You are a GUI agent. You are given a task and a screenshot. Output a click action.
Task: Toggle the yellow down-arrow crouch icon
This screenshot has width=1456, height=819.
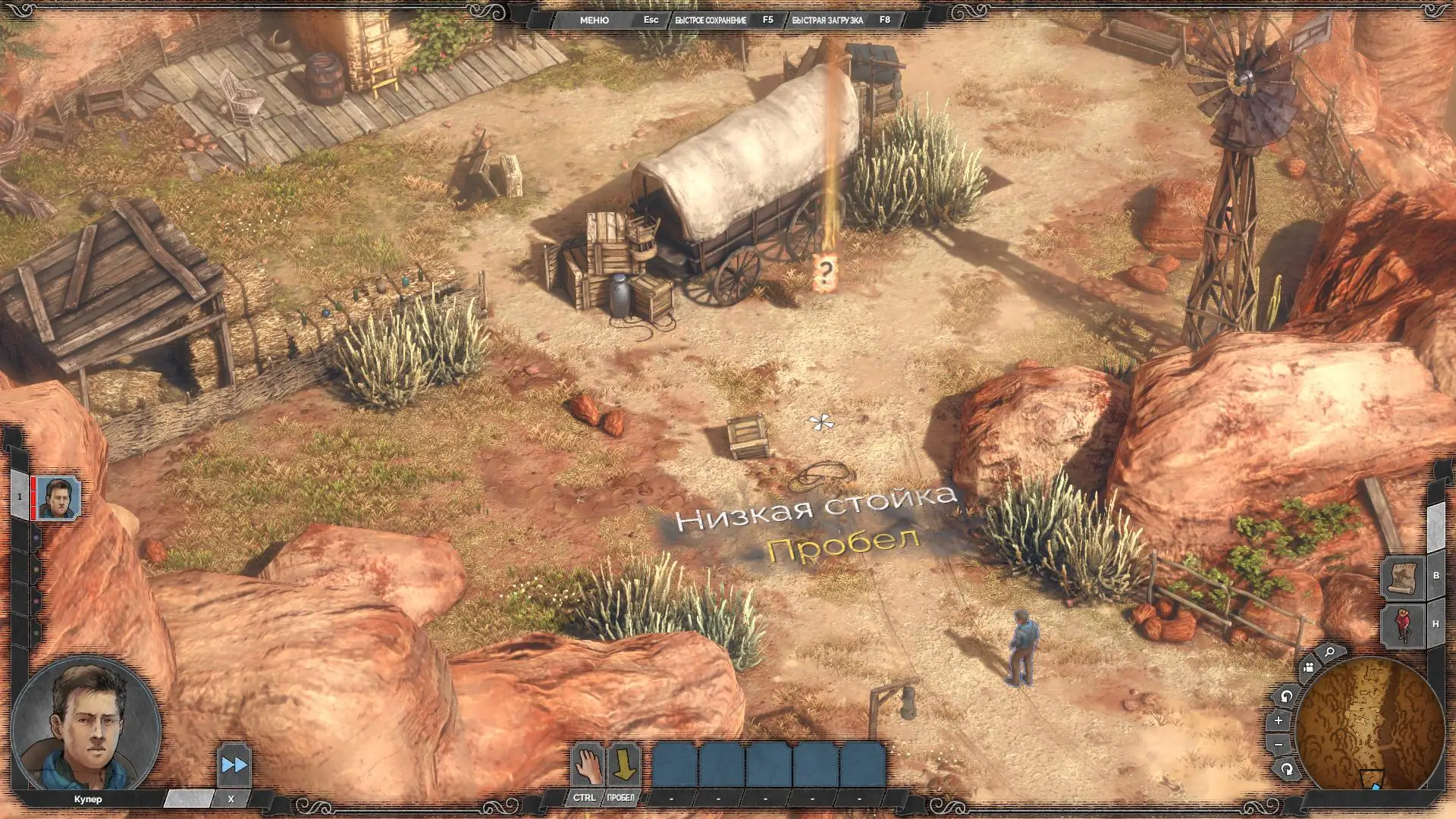623,765
